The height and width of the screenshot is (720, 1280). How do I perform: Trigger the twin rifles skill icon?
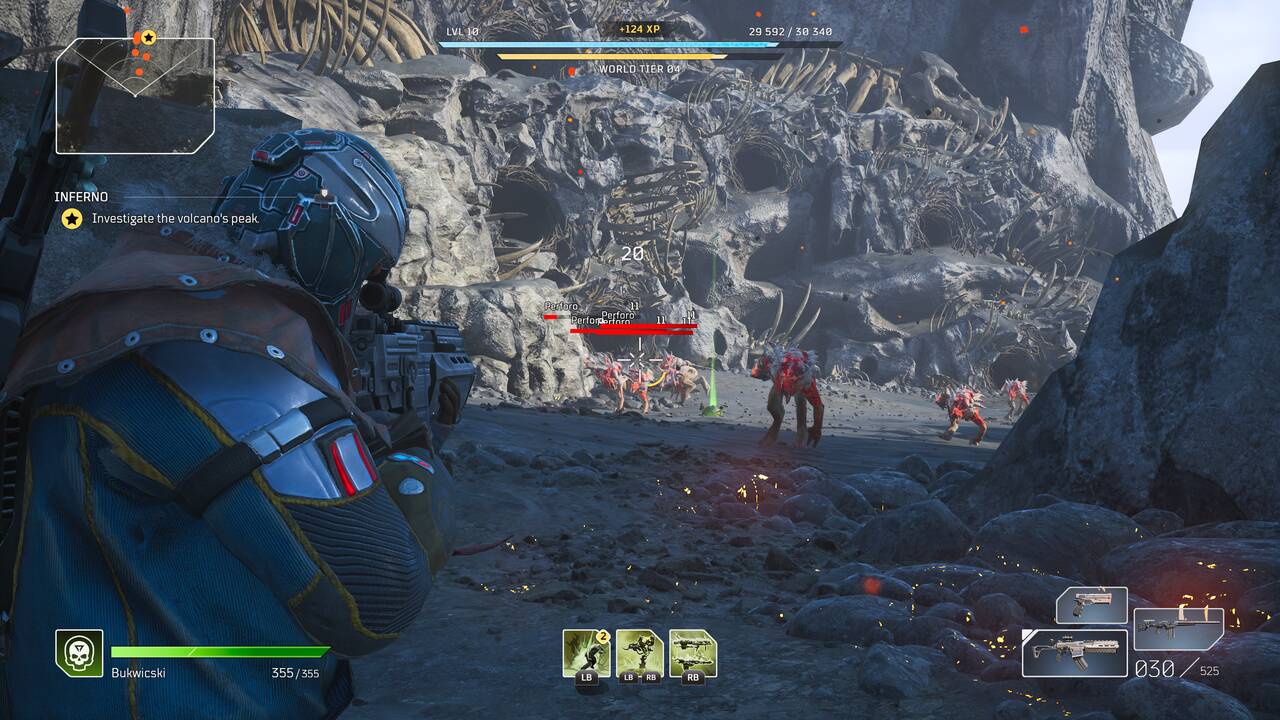(692, 653)
